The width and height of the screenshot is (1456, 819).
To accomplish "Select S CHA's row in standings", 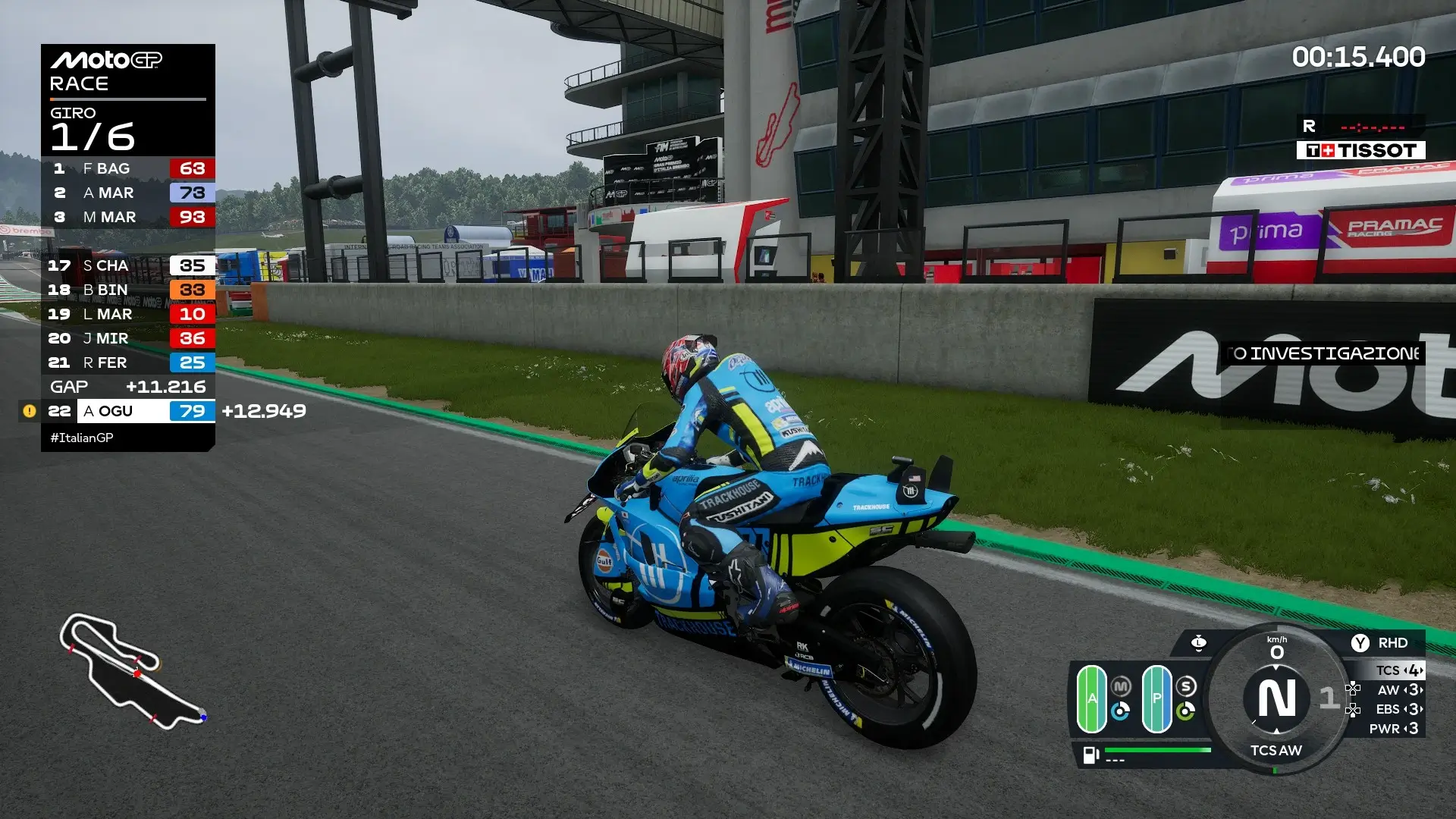I will click(127, 265).
